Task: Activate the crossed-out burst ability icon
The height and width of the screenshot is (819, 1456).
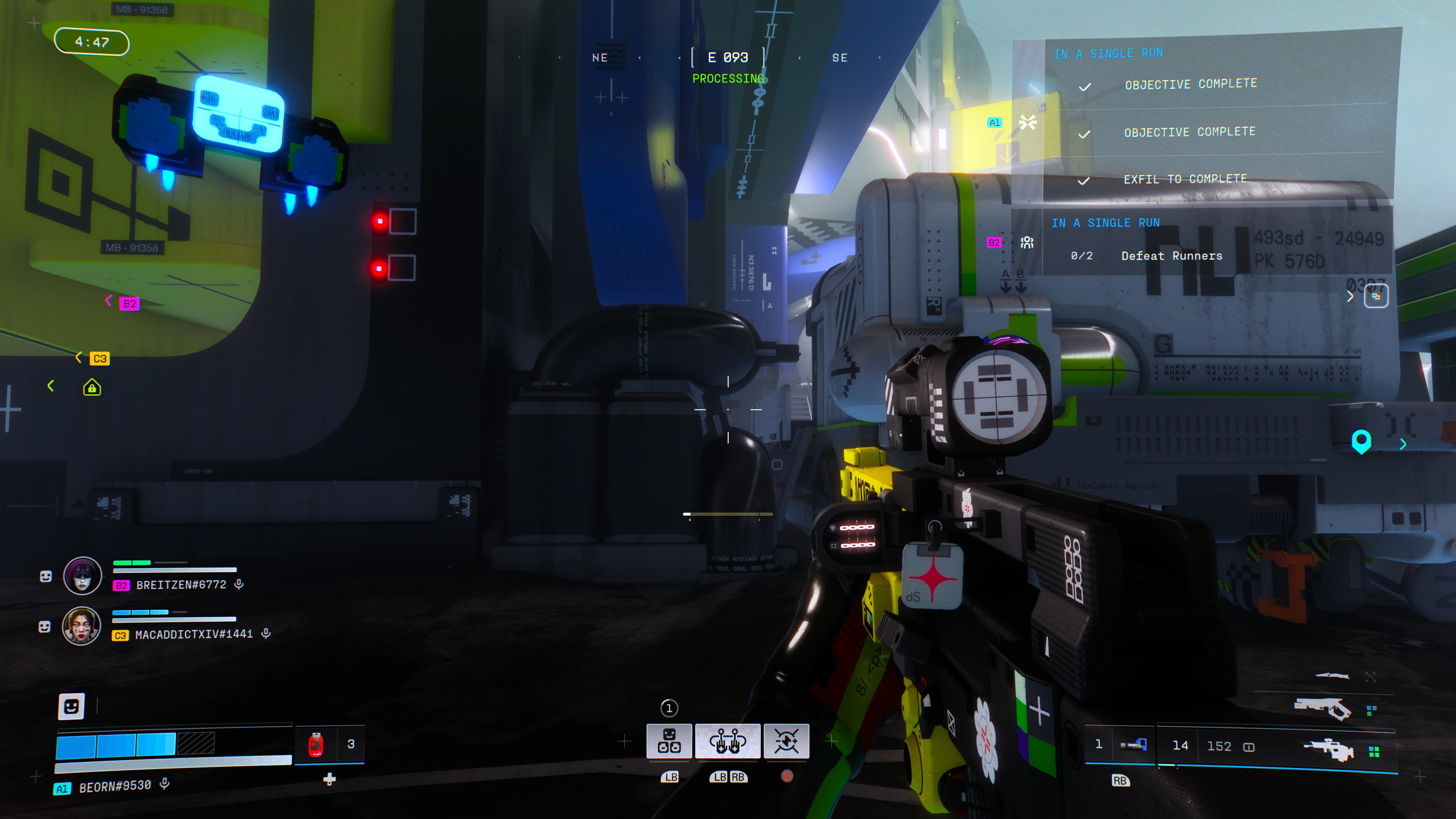Action: tap(786, 741)
